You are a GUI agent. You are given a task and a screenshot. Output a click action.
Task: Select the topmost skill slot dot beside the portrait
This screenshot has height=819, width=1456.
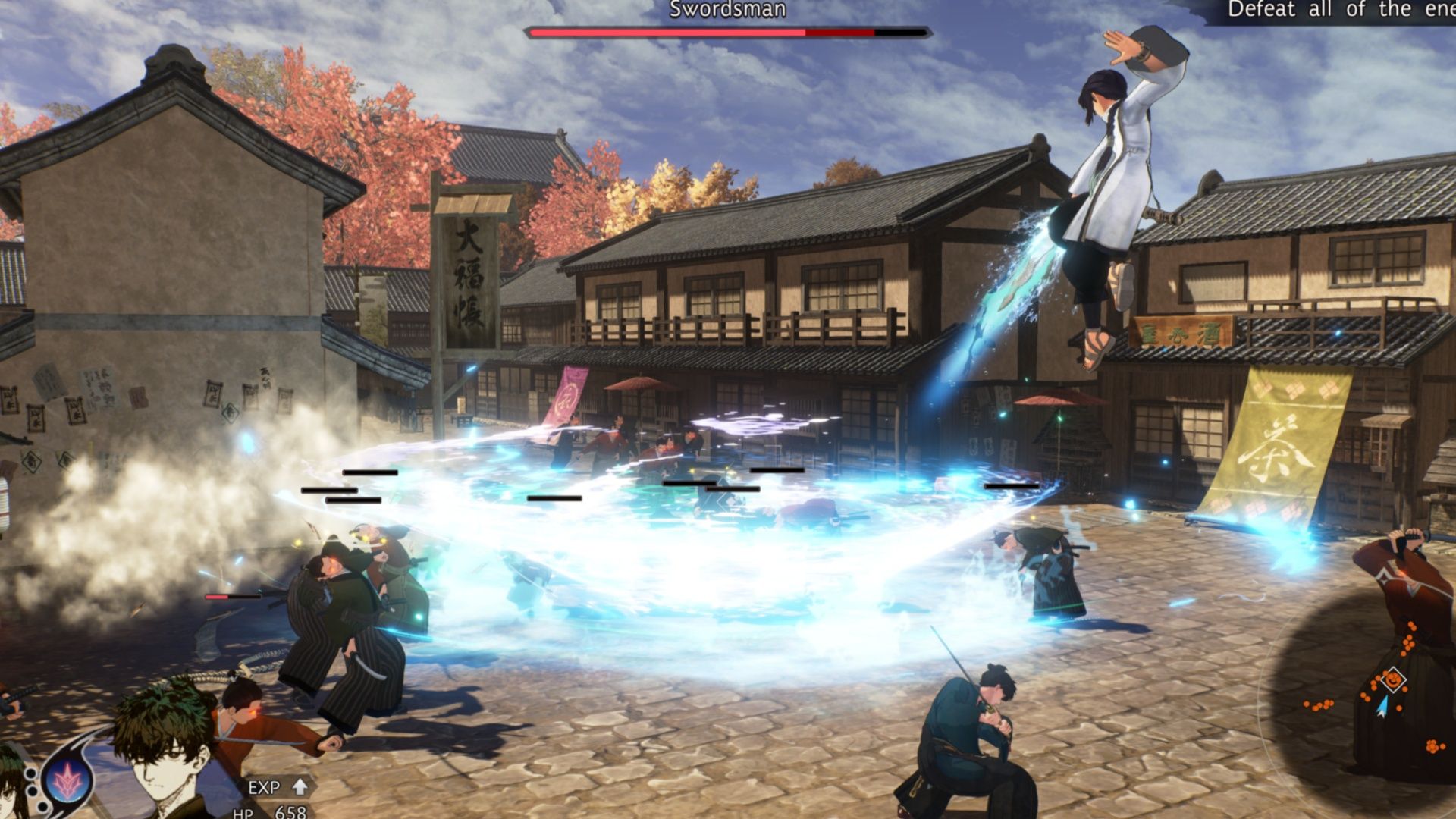(x=30, y=773)
